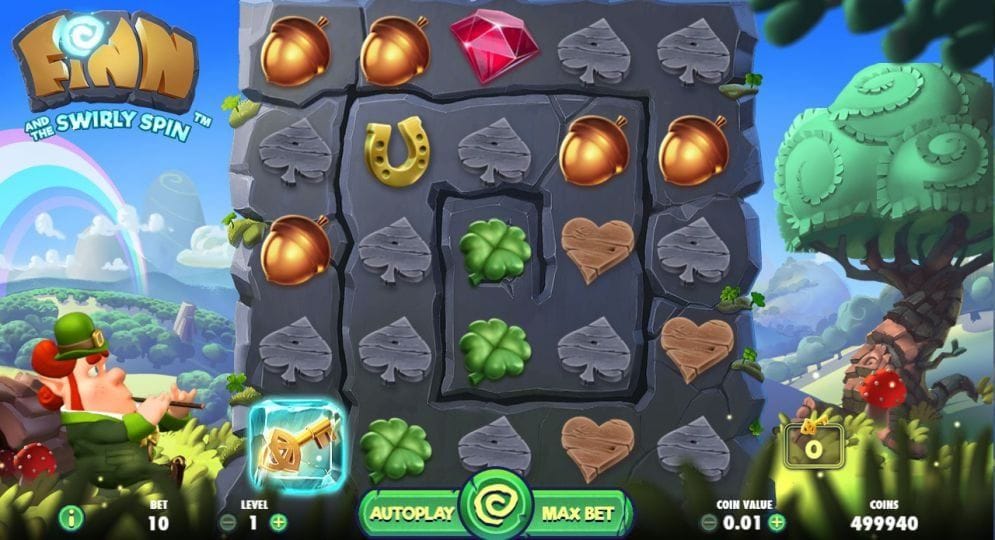Screen dimensions: 995x540
Task: Decrease the bet level
Action: click(228, 522)
